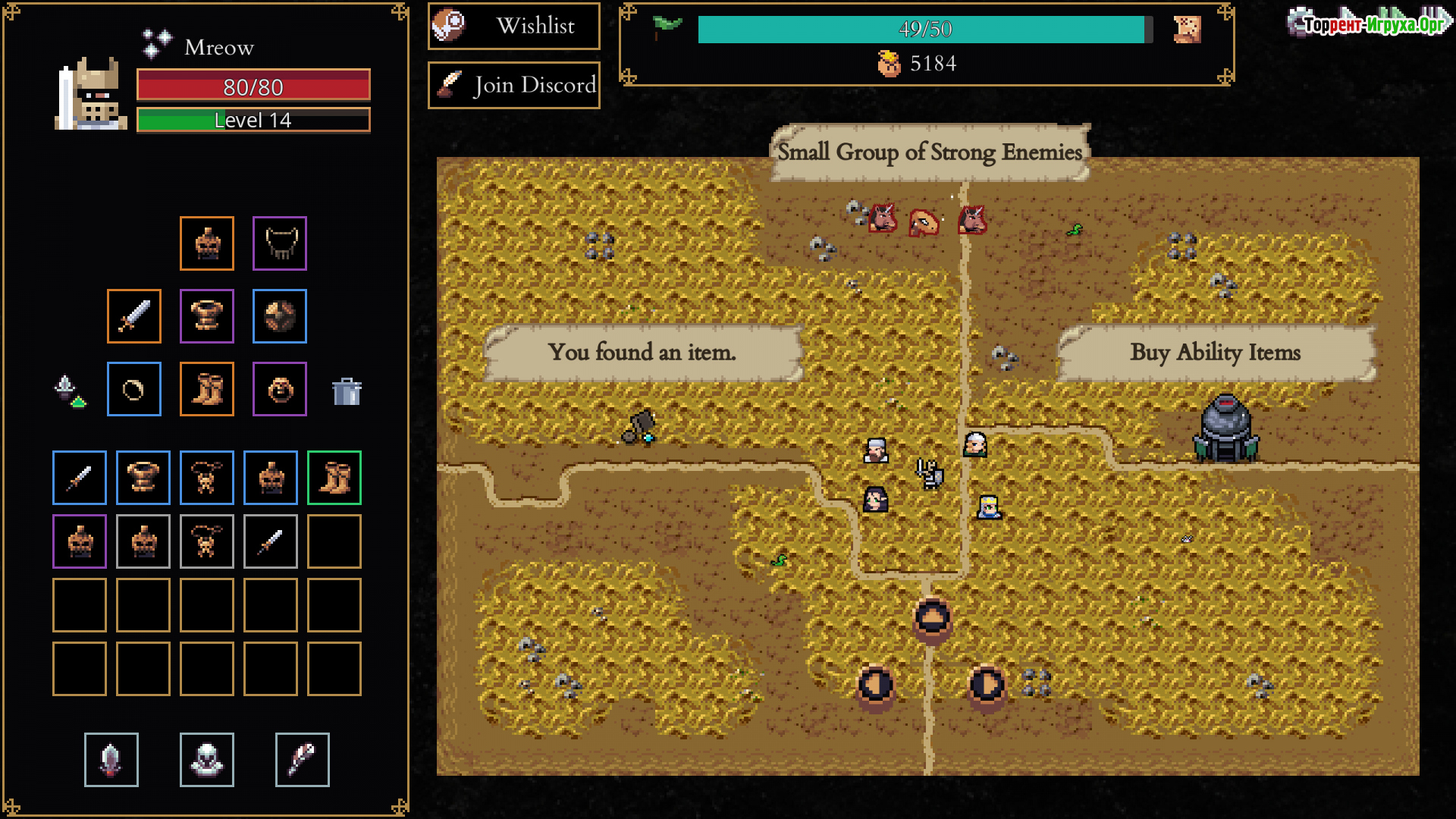Pick the green-bordered boots in inventory
The height and width of the screenshot is (819, 1456).
point(334,478)
